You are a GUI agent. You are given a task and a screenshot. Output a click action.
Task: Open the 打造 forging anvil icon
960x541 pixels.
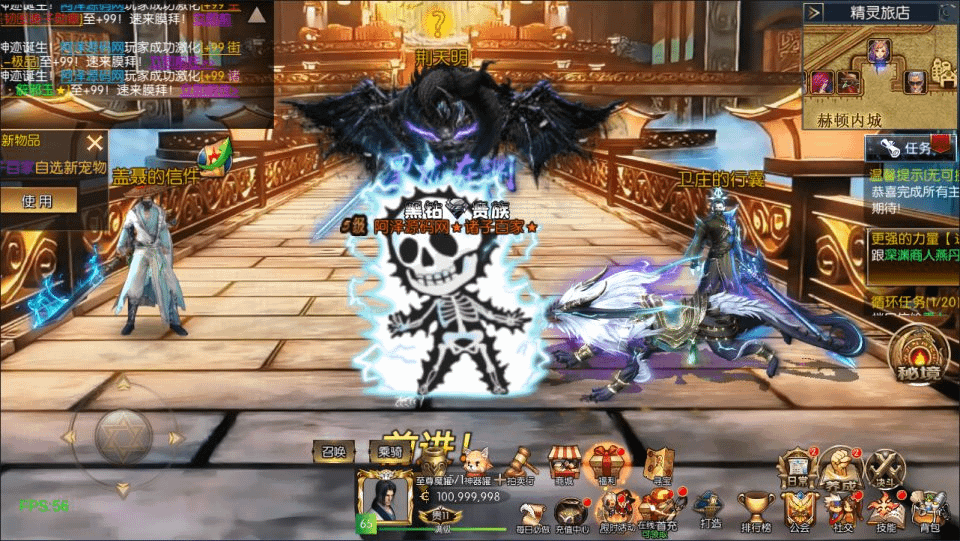pos(710,510)
